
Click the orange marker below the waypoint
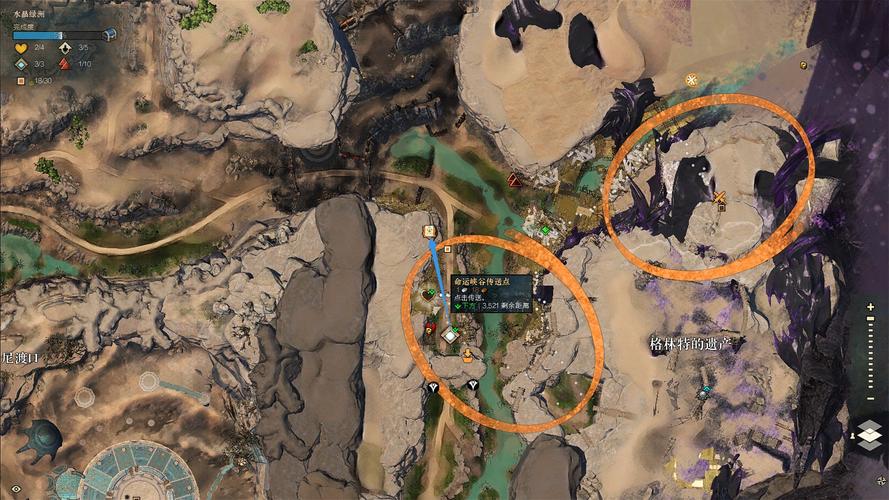point(466,352)
